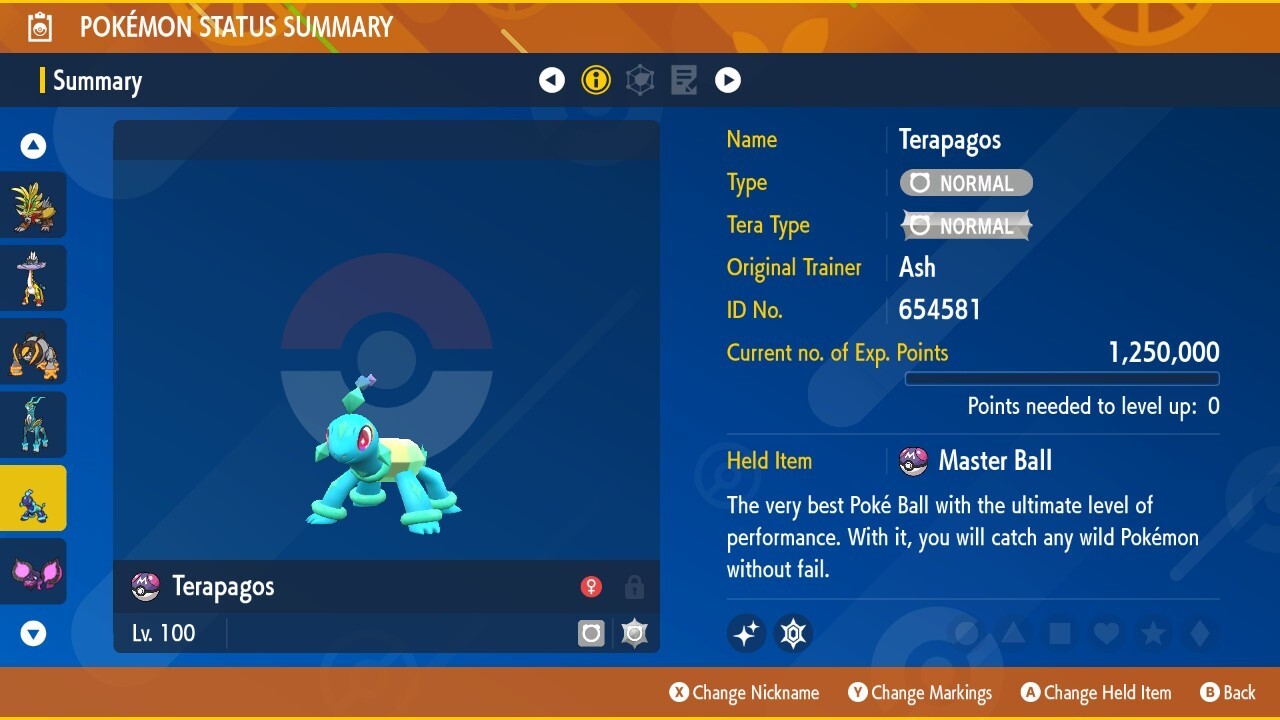Screen dimensions: 1280x720
Task: Toggle the star marking
Action: point(1153,633)
